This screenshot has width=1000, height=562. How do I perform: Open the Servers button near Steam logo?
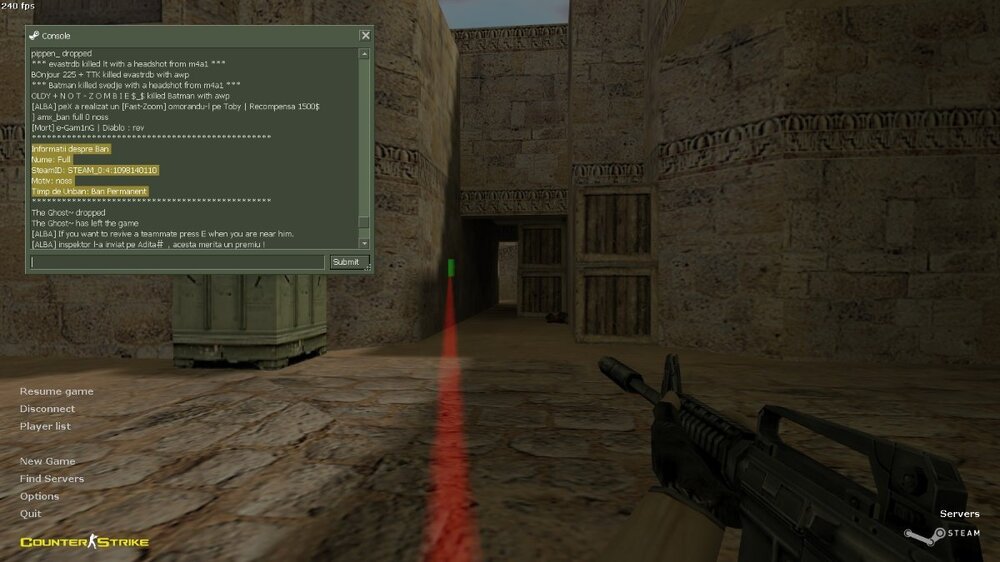(959, 514)
